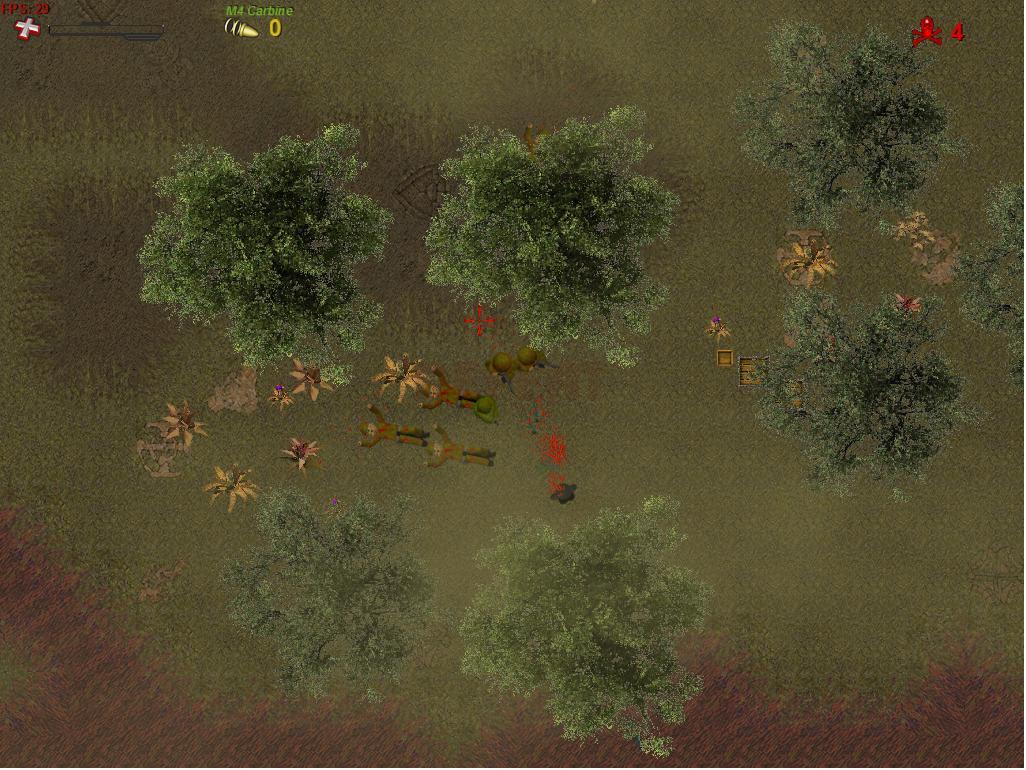The width and height of the screenshot is (1026, 770).
Task: Click the health cross icon
Action: click(28, 29)
